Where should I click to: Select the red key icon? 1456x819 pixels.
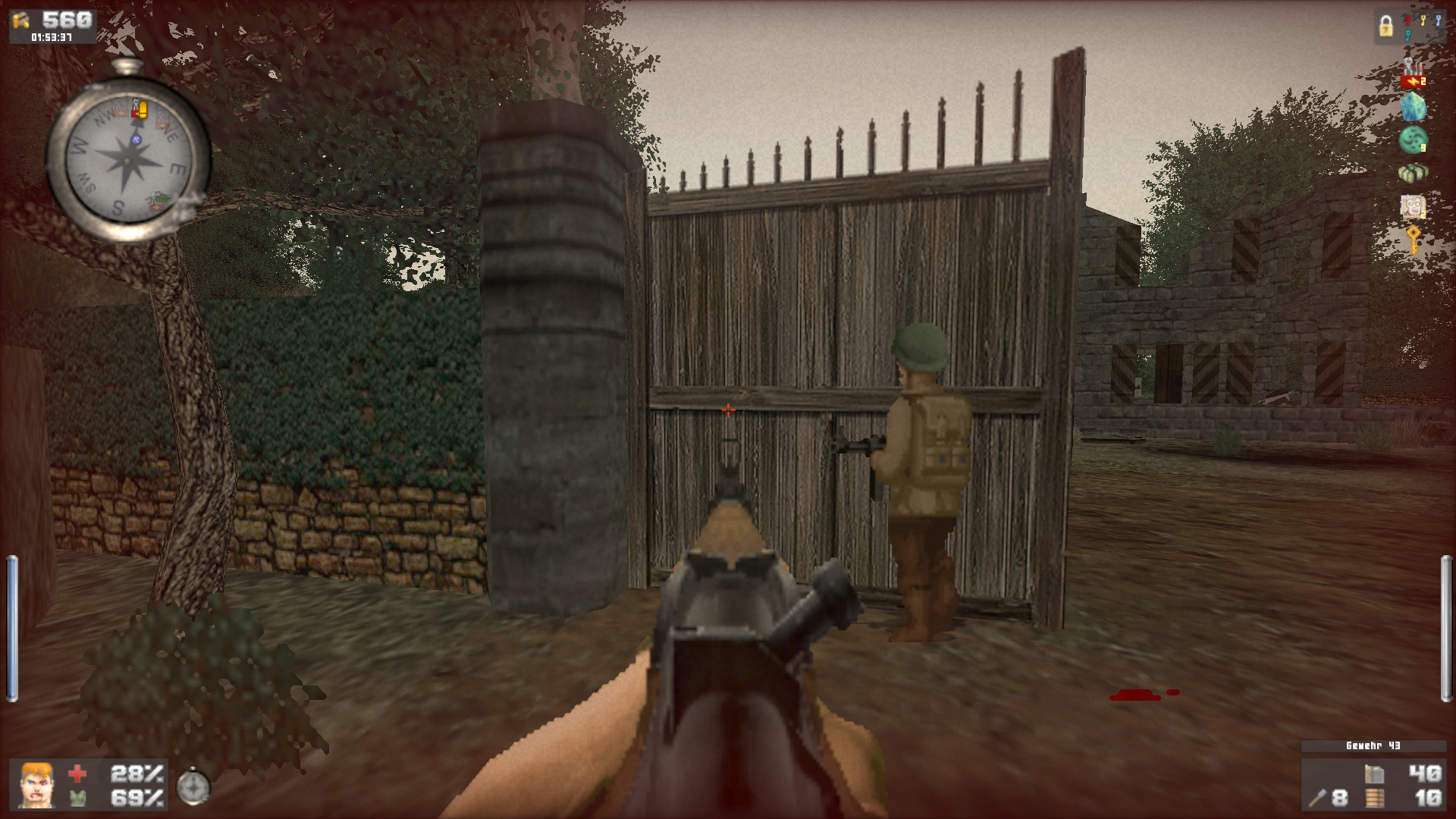point(1407,20)
